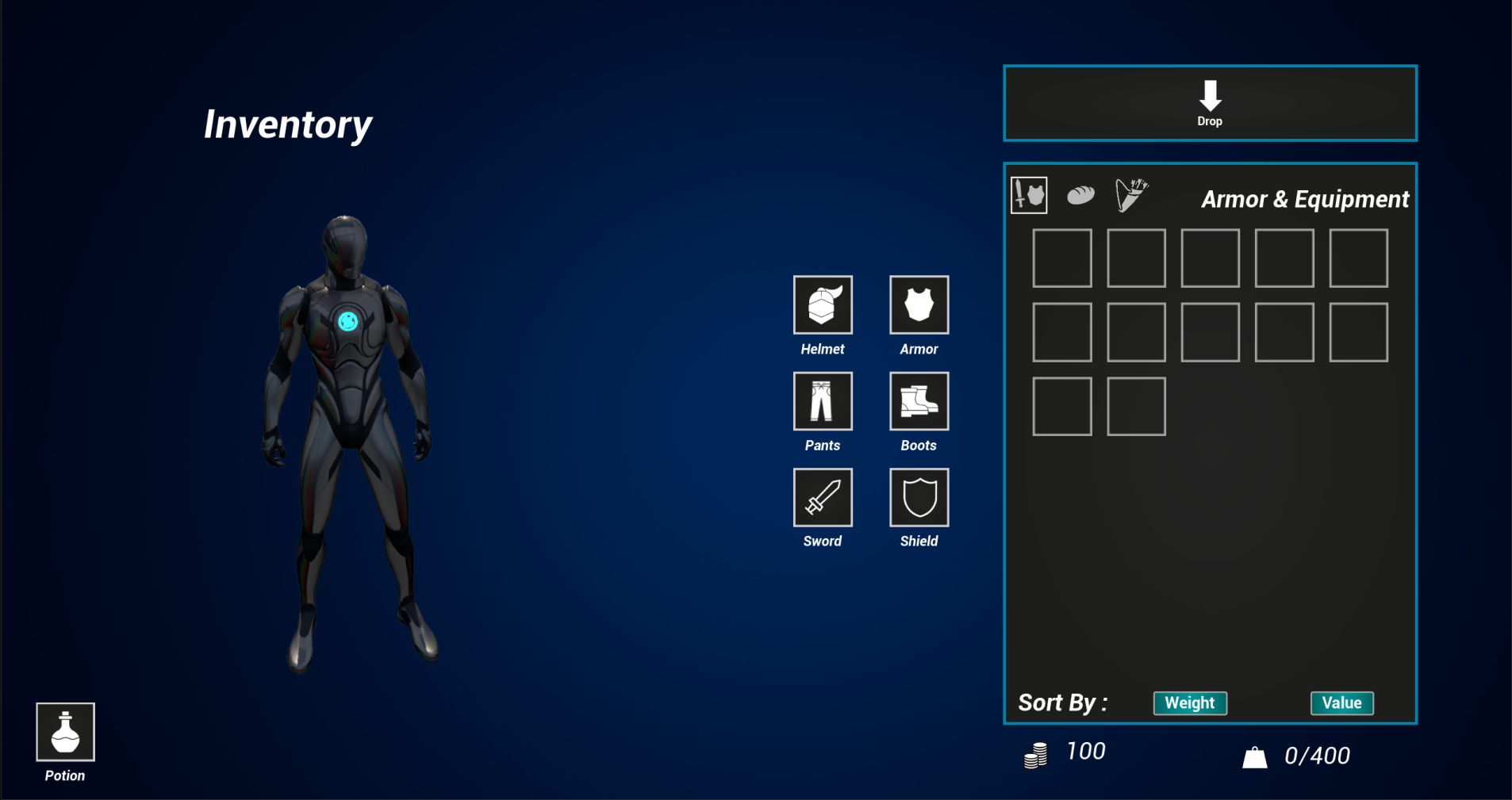The height and width of the screenshot is (800, 1512).
Task: Click the Potion icon in bottom left
Action: pos(65,731)
